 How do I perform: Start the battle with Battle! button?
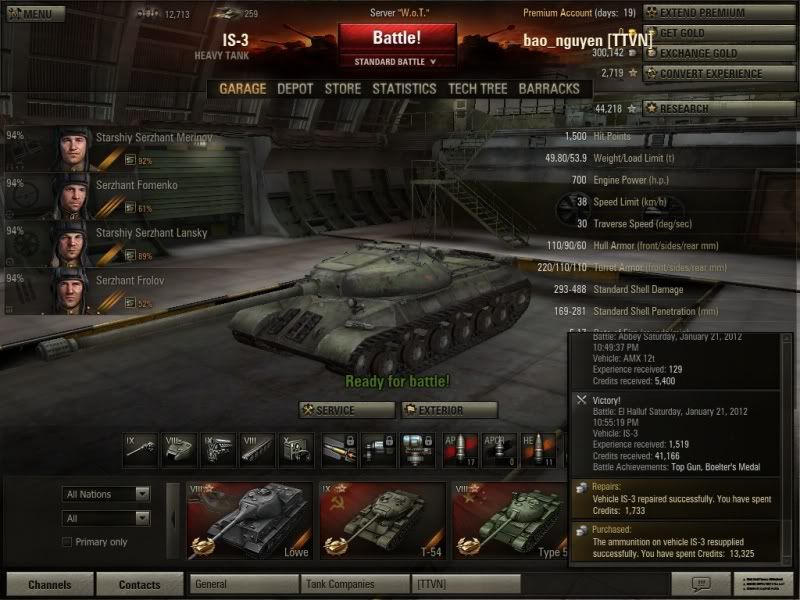[x=396, y=39]
